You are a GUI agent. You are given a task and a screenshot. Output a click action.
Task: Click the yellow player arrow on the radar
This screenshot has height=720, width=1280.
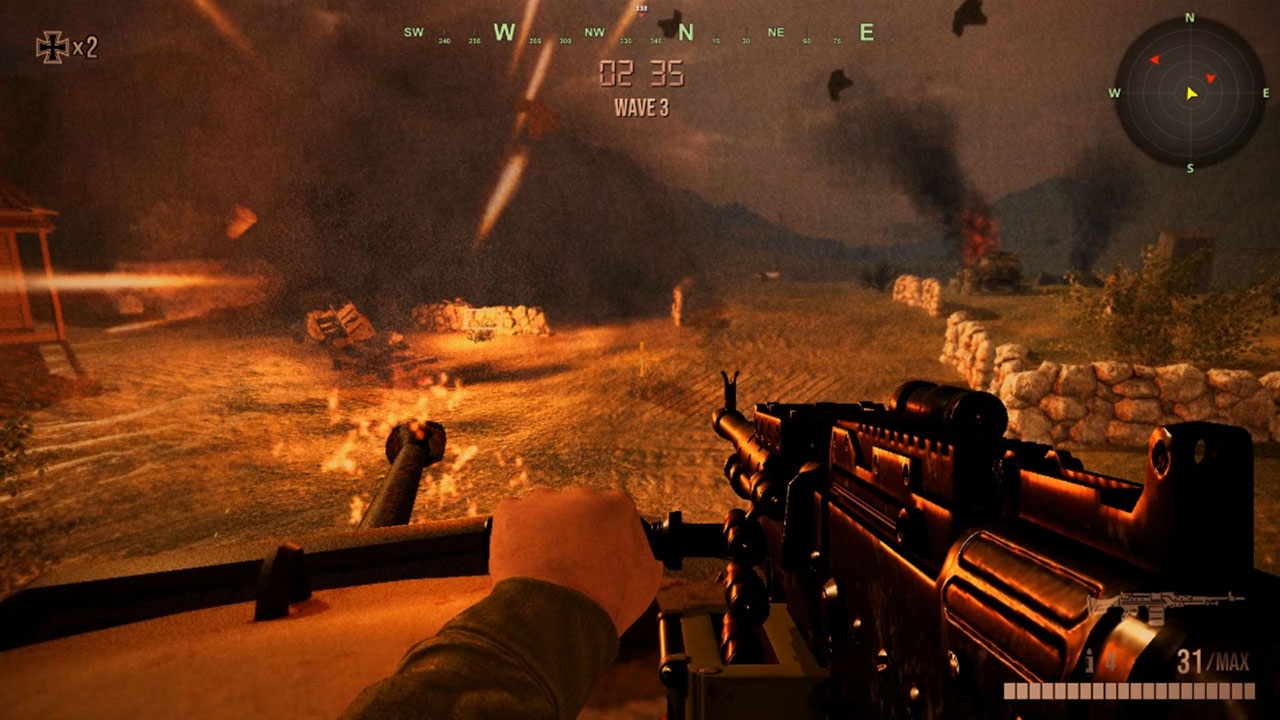coord(1191,94)
